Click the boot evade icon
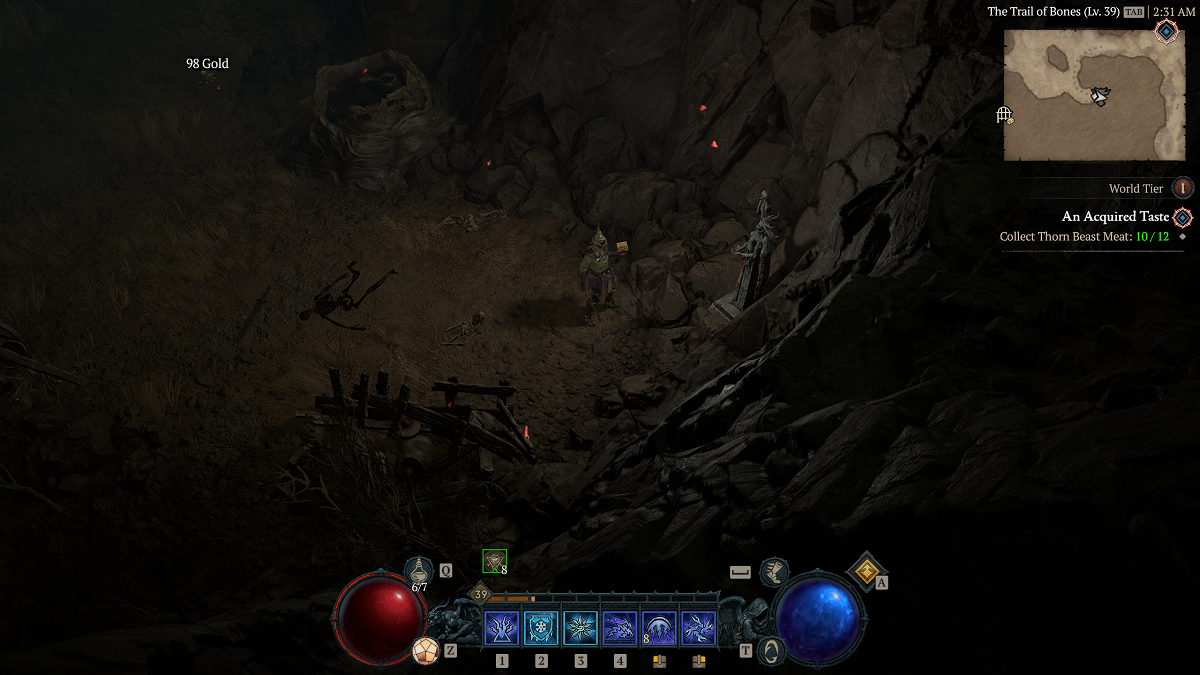This screenshot has height=675, width=1200. click(773, 572)
